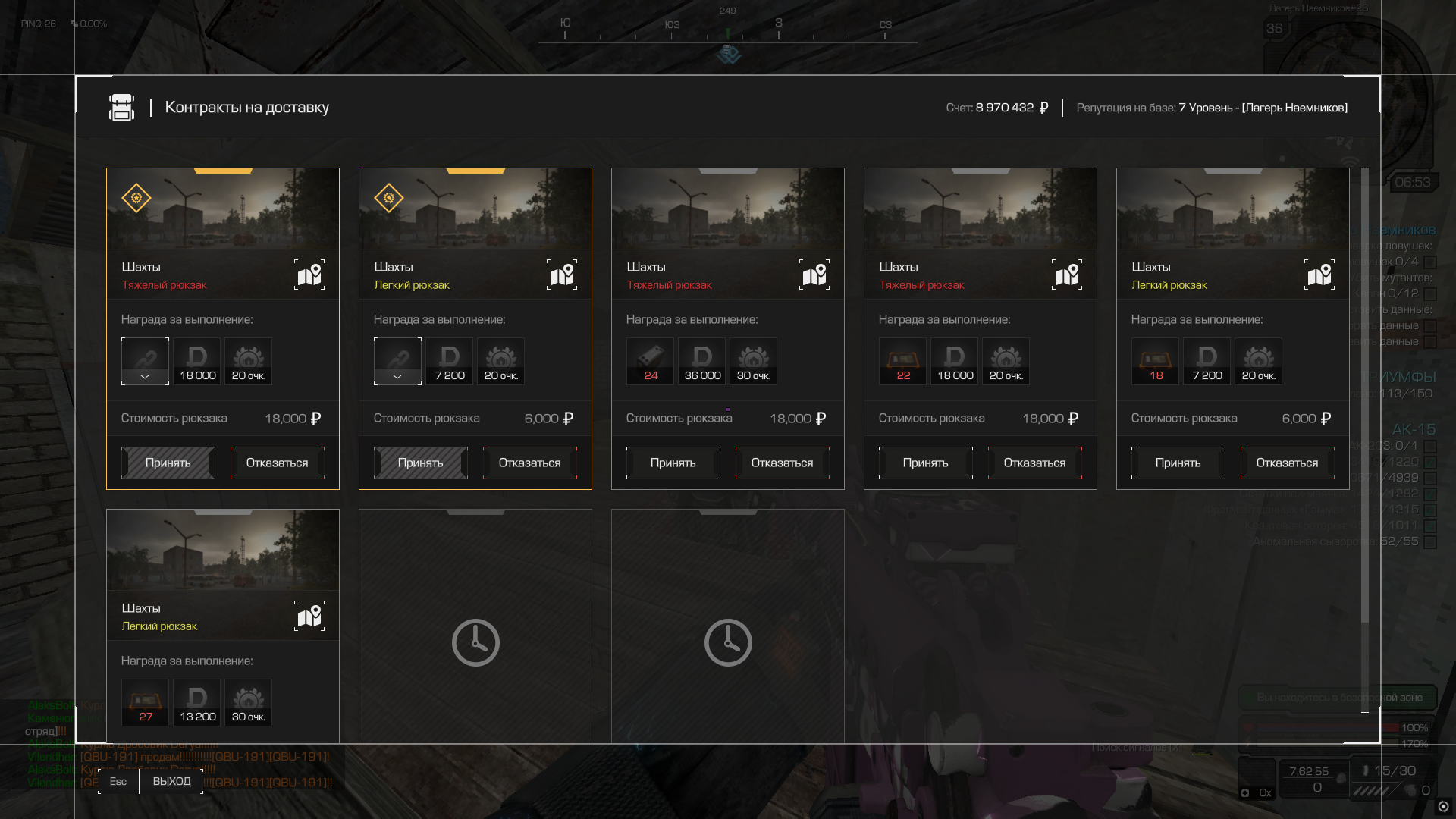The height and width of the screenshot is (819, 1456).
Task: Show map for the 36 000 reward contract
Action: (x=814, y=275)
